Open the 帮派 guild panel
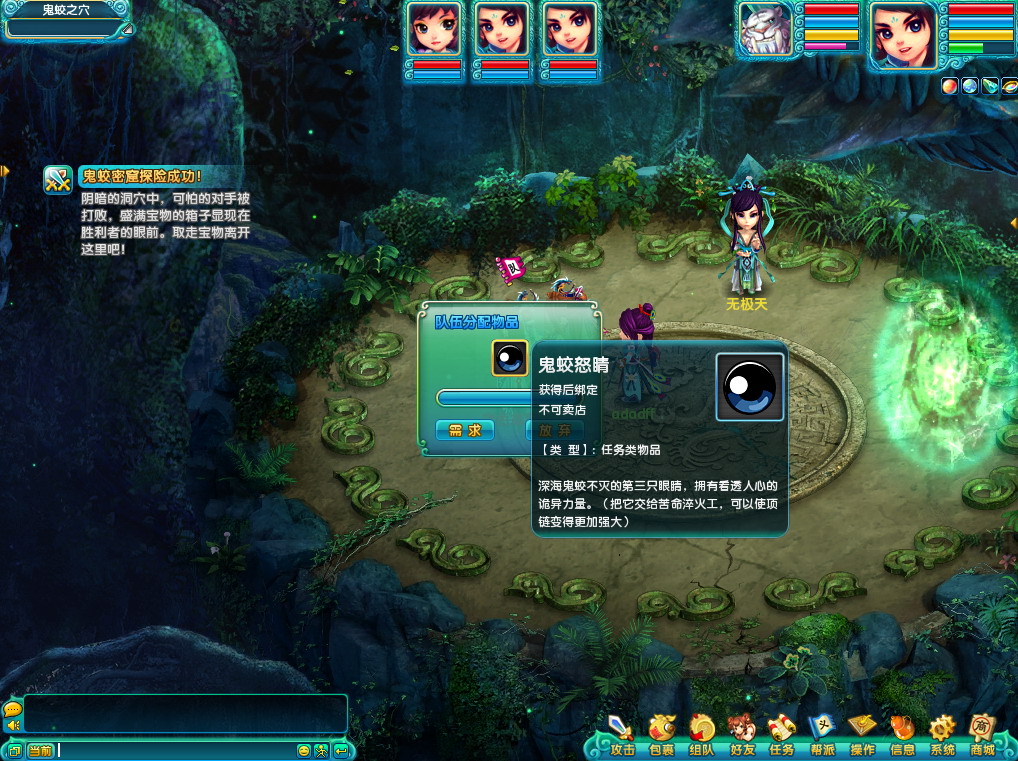1018x761 pixels. coord(822,736)
